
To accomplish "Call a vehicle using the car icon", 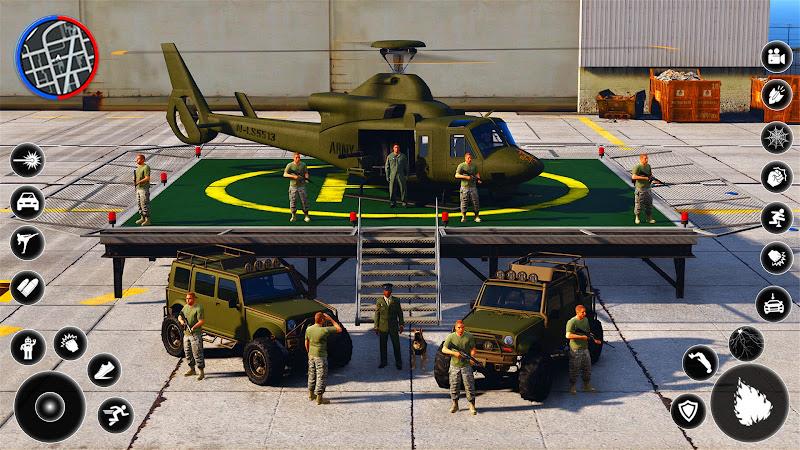I will (x=27, y=201).
